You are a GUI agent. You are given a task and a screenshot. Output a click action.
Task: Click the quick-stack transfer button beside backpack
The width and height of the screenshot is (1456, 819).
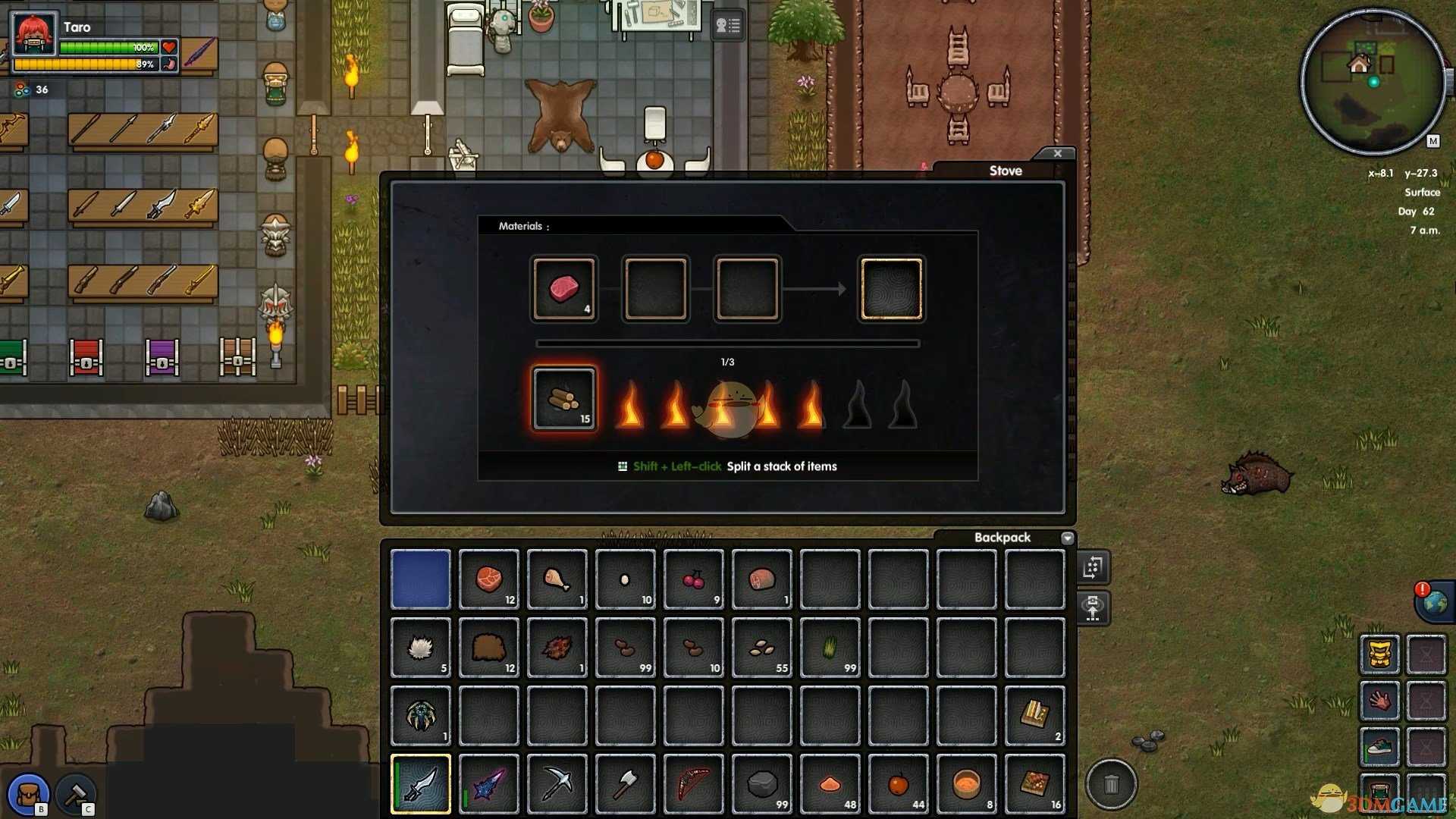point(1093,608)
